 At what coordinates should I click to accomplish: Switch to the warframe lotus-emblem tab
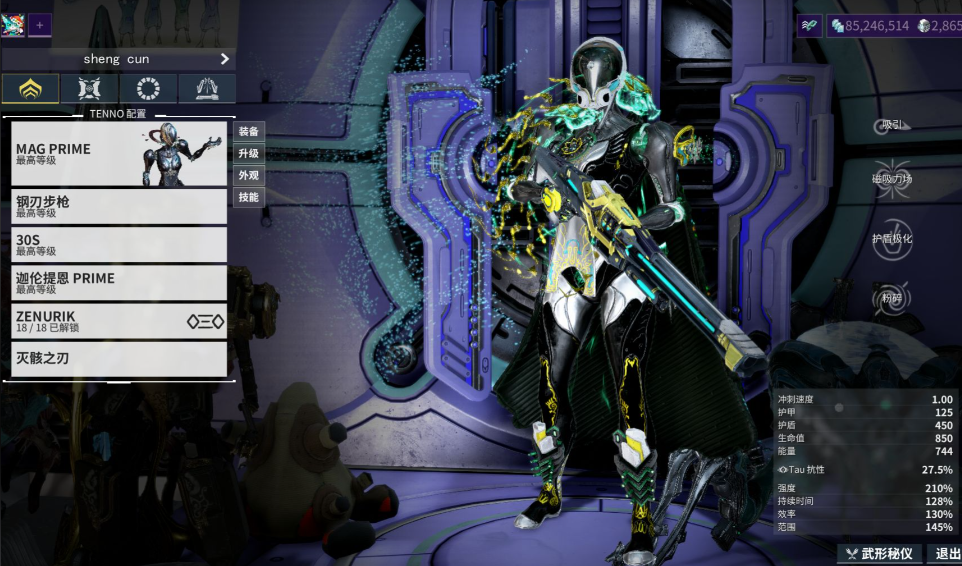pyautogui.click(x=30, y=89)
